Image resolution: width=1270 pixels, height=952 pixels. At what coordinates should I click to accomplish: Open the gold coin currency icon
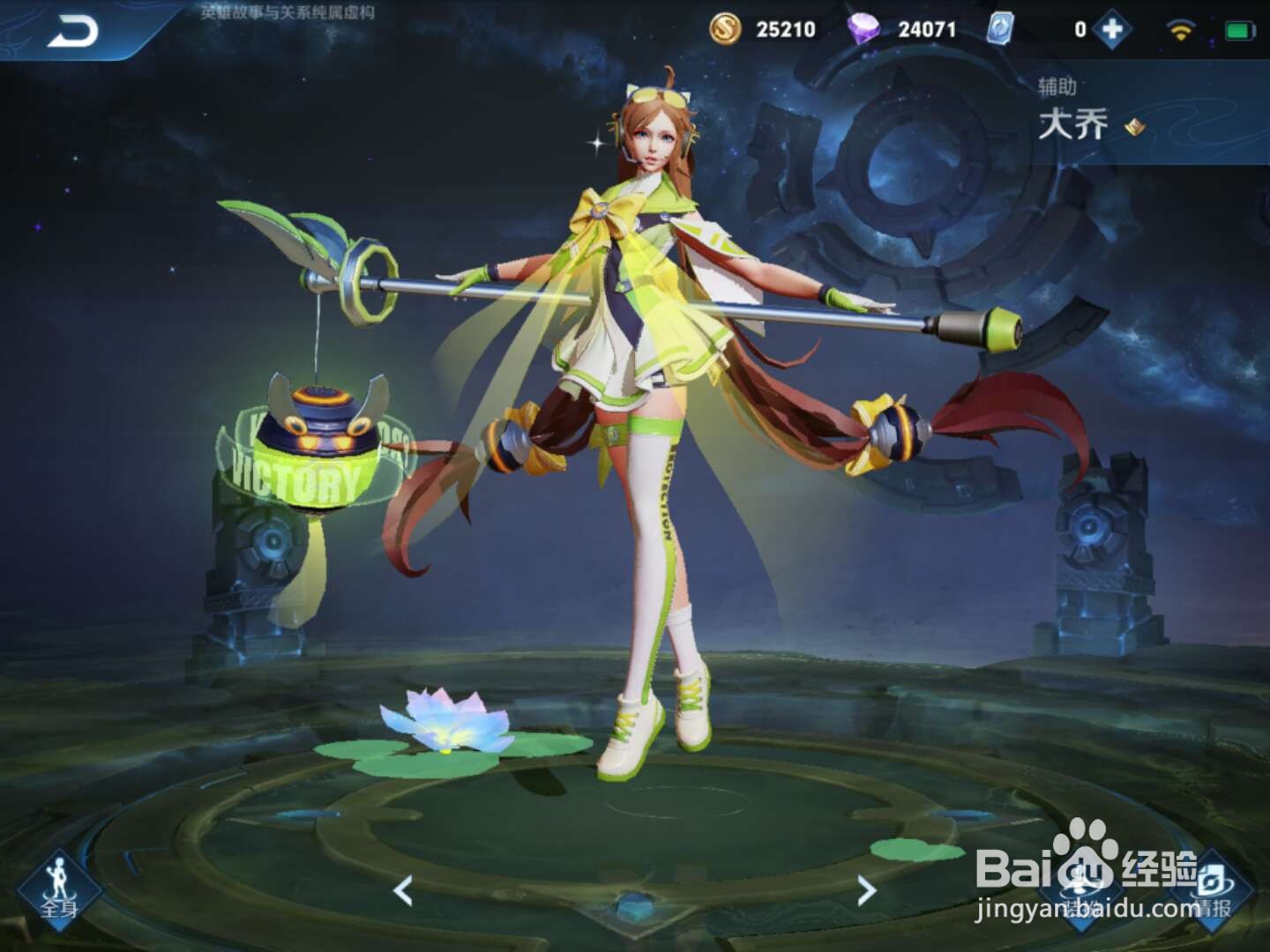725,29
